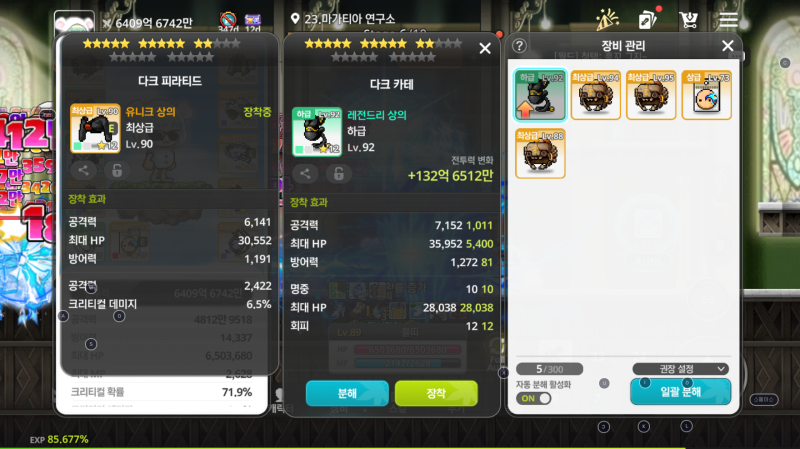Select the Lv.95 brown armor slot
The width and height of the screenshot is (800, 449).
[x=651, y=95]
